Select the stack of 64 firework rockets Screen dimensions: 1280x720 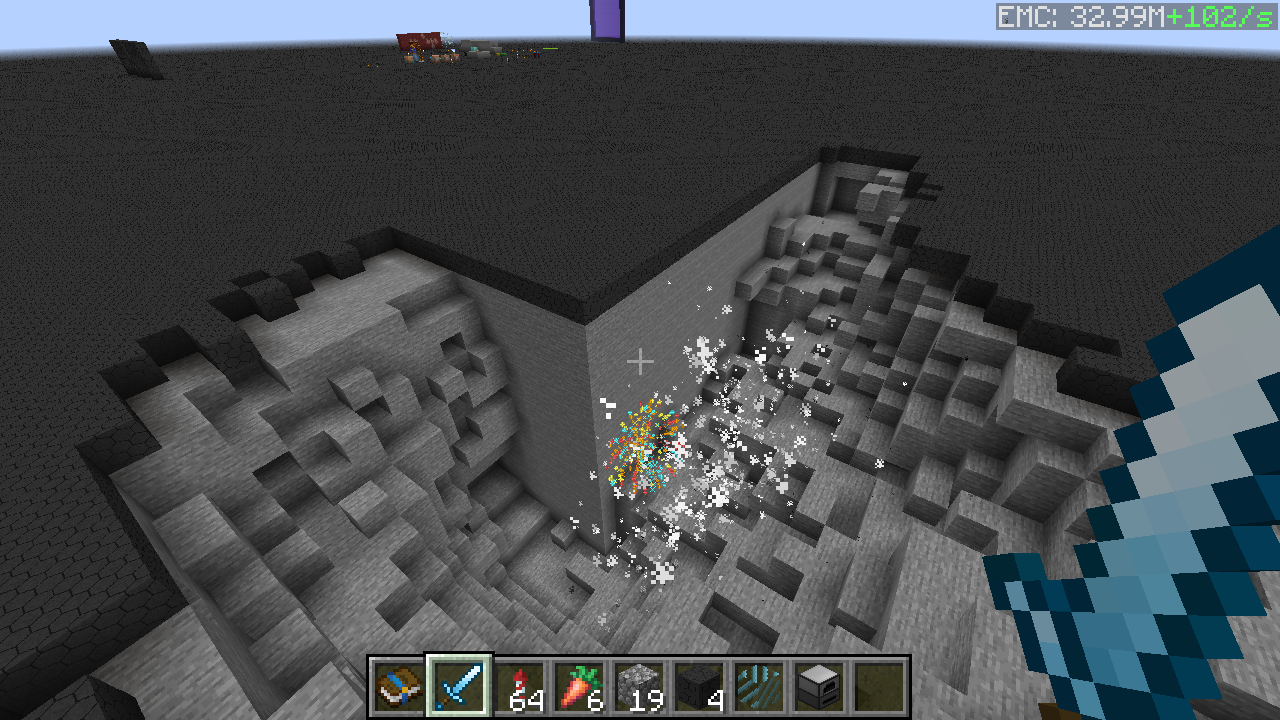coord(519,686)
